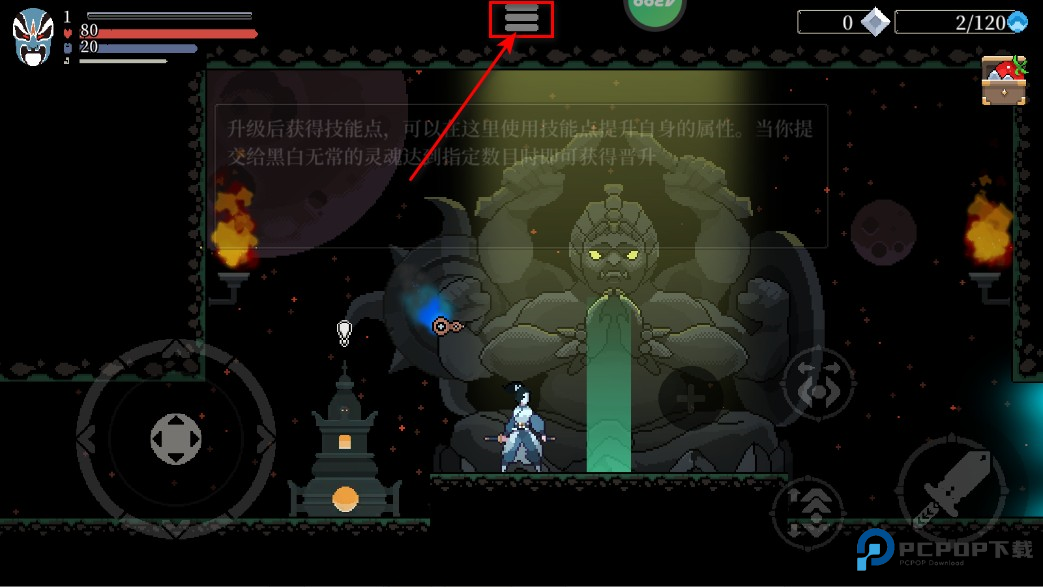Screen dimensions: 1043x587
Task: Open the hamburger menu at the top
Action: [521, 19]
